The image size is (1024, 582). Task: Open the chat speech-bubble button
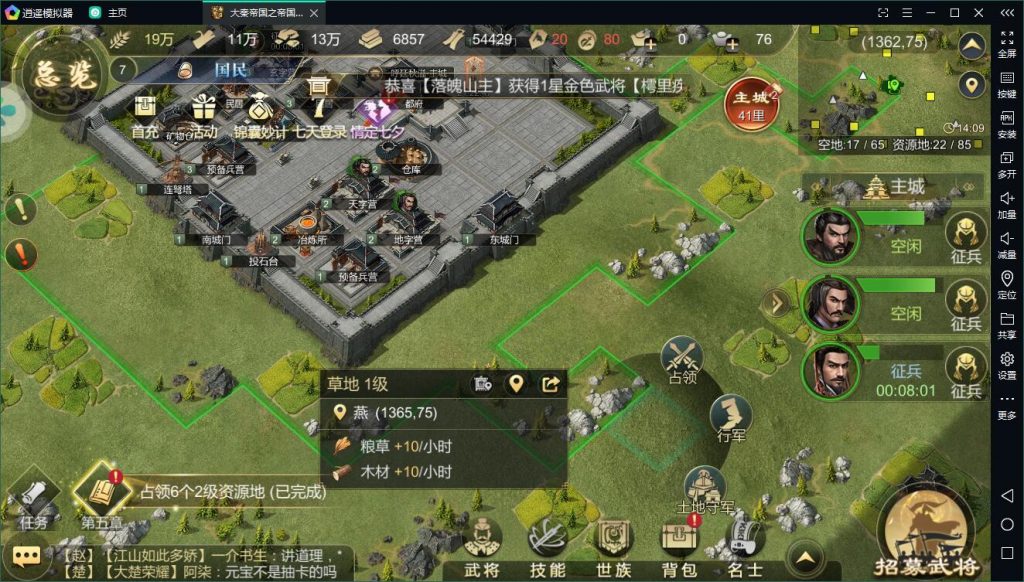[26, 556]
